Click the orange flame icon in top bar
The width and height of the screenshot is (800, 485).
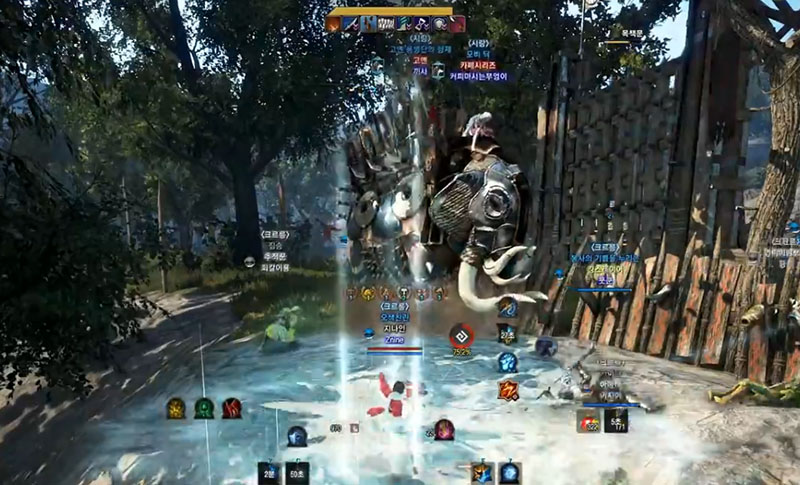click(x=333, y=24)
